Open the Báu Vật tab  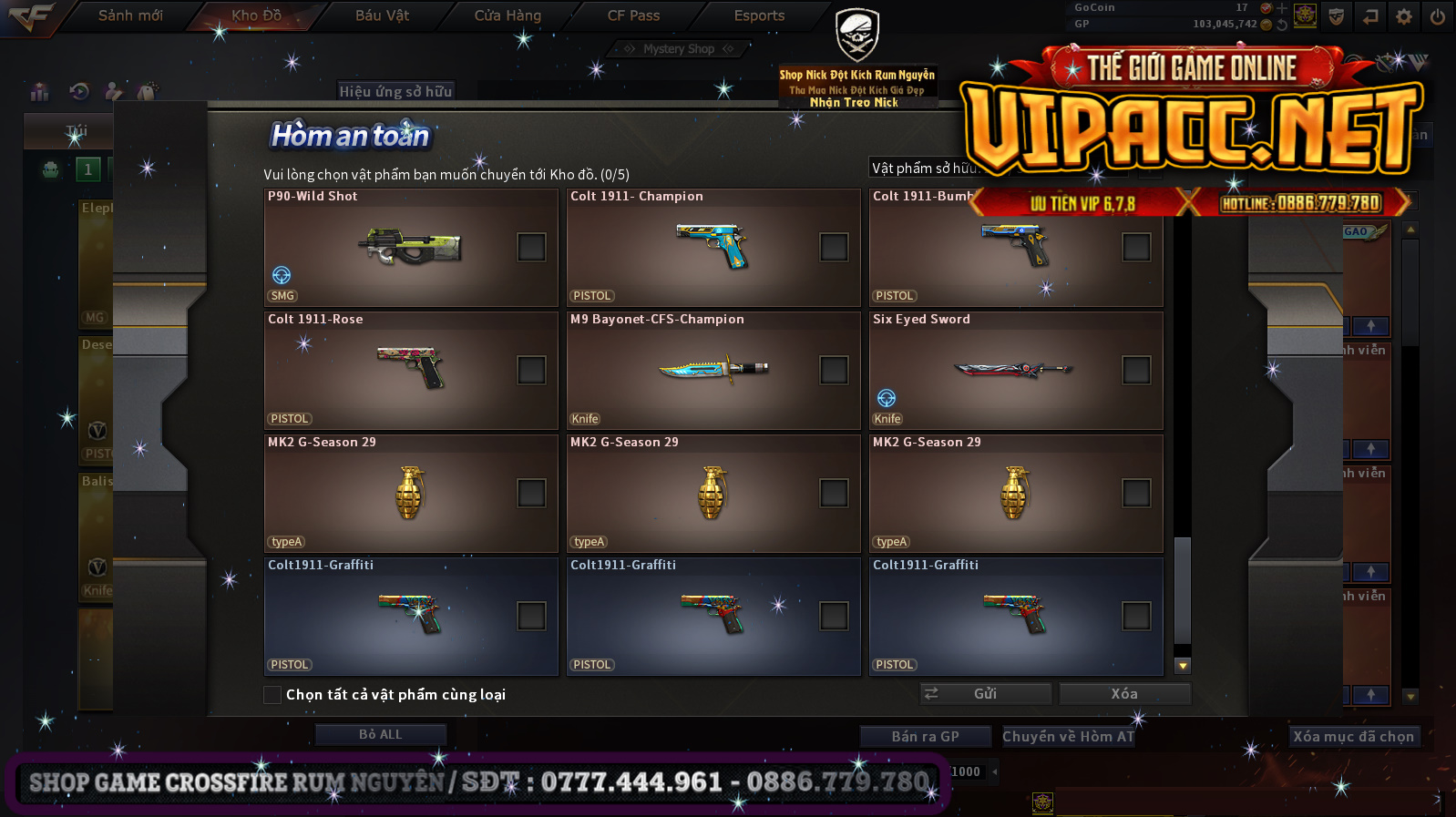(x=382, y=15)
